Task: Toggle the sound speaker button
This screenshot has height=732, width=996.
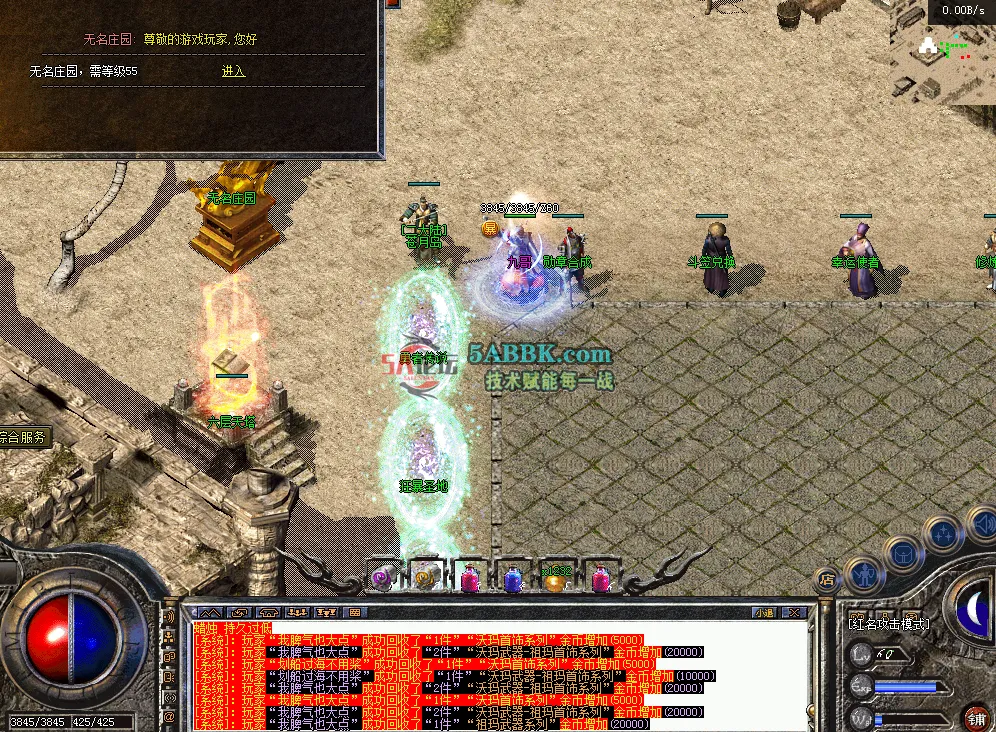Action: click(981, 522)
